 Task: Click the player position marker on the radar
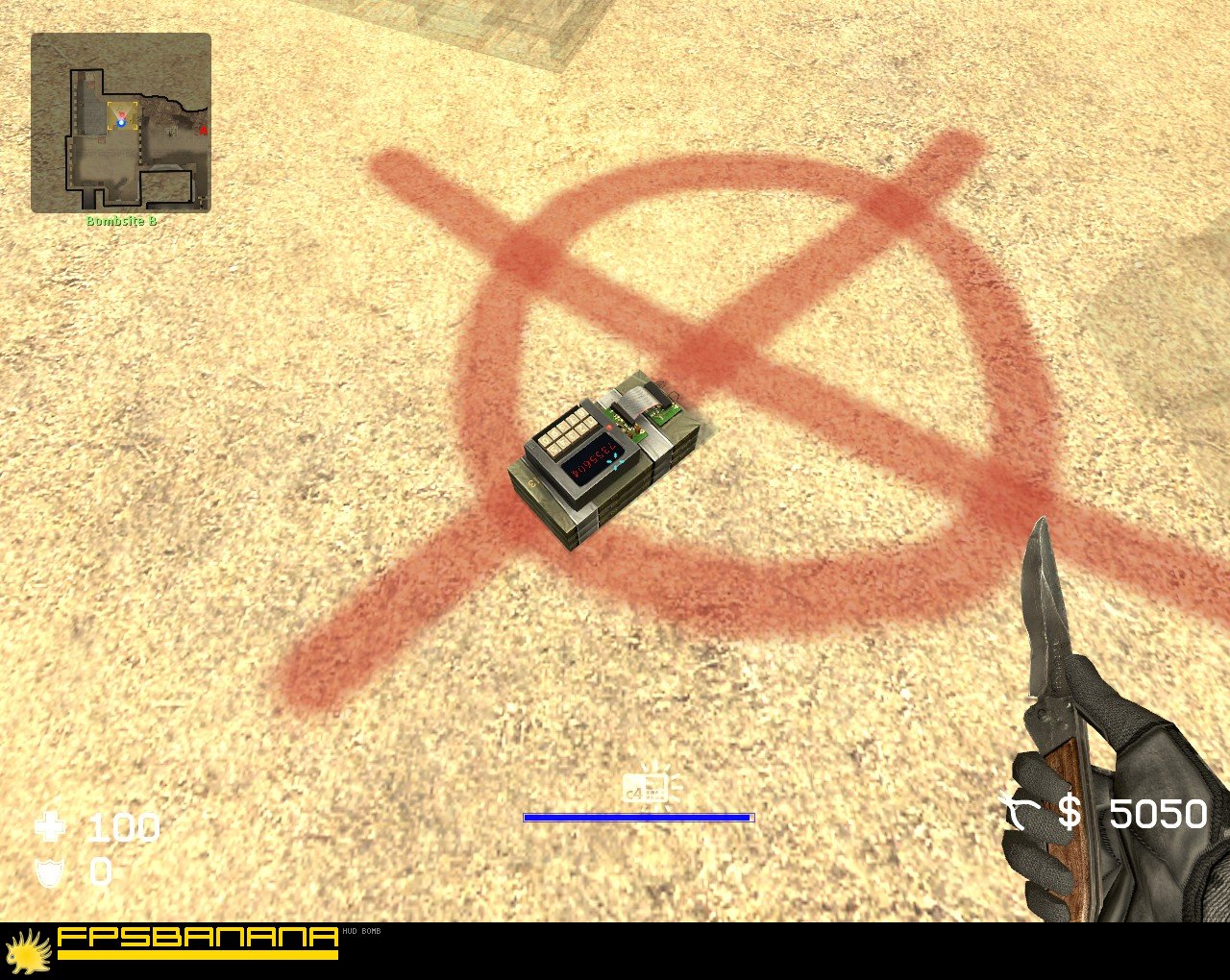(121, 122)
